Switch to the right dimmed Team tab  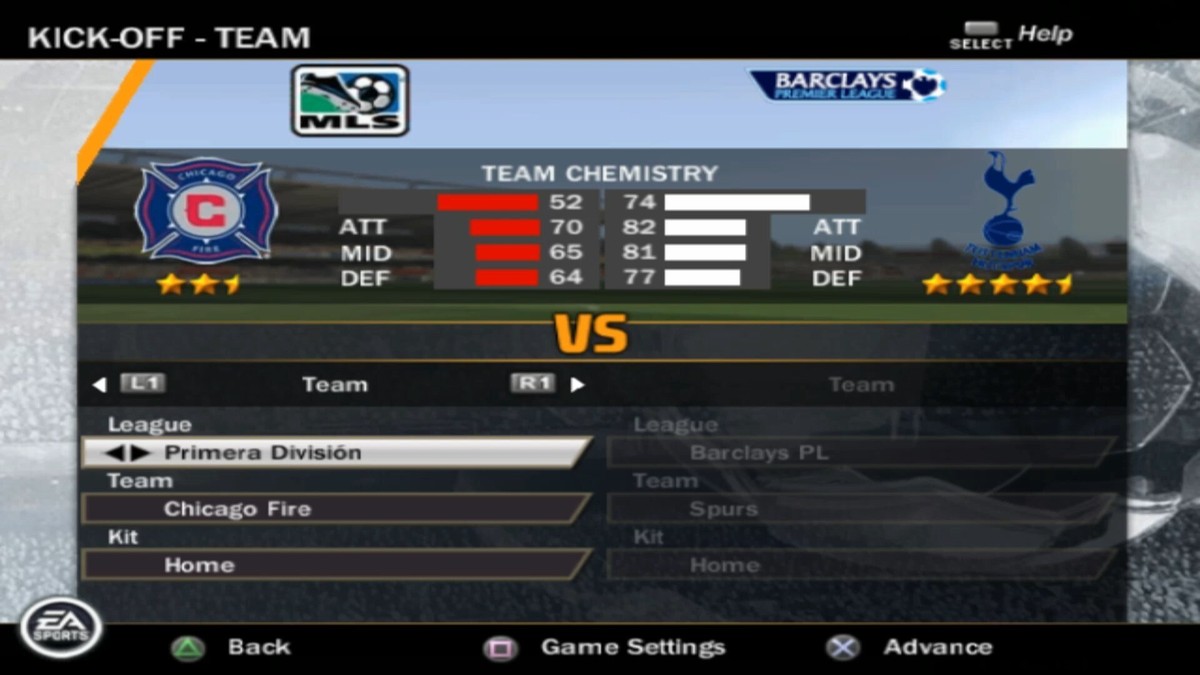point(860,384)
